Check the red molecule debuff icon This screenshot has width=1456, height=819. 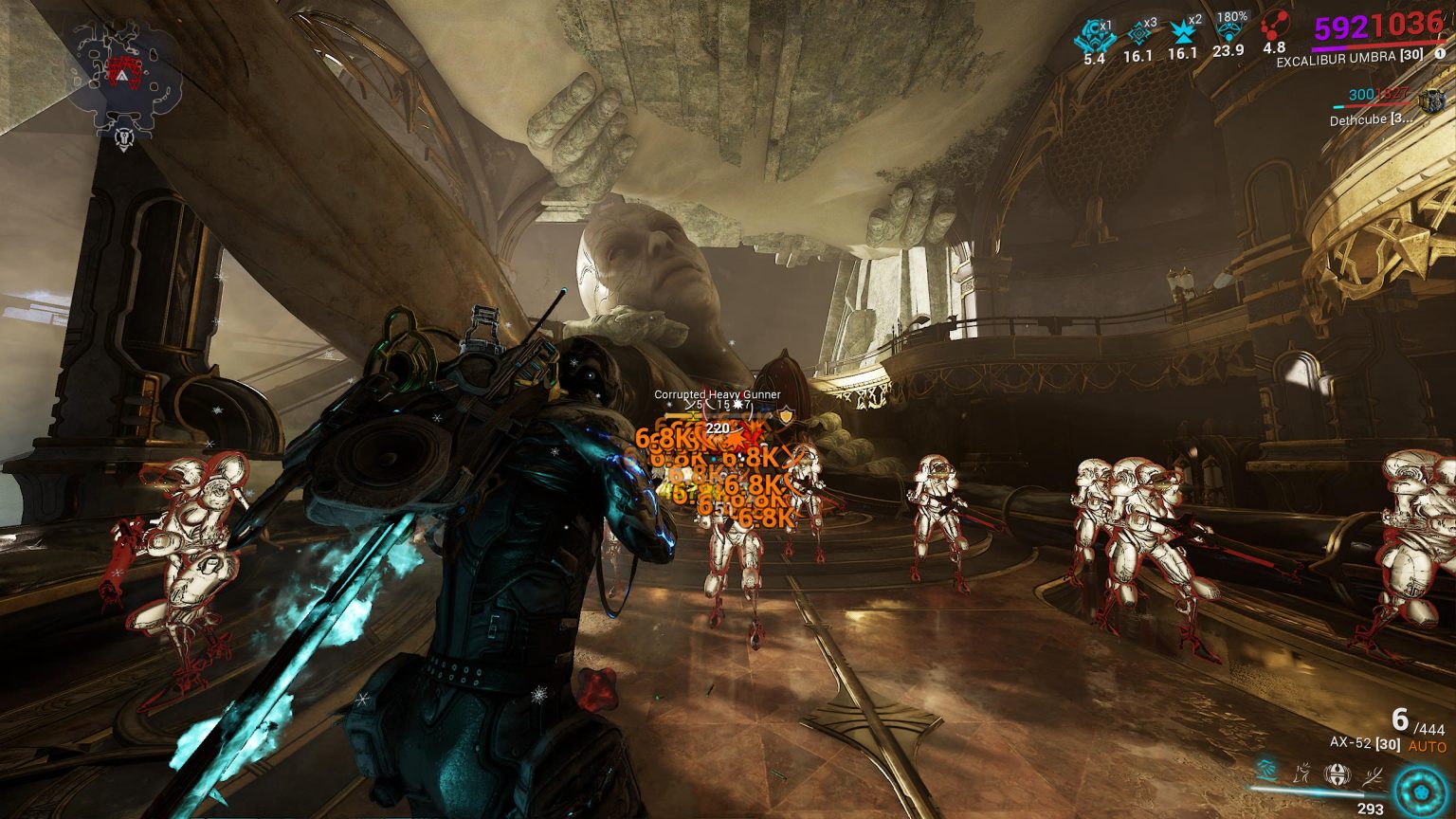coord(1274,30)
